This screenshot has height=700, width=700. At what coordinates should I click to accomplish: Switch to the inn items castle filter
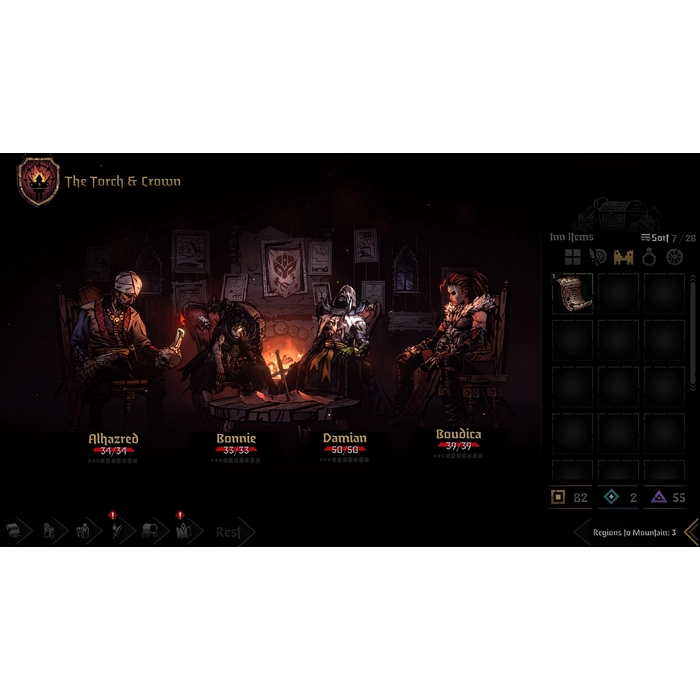click(624, 258)
